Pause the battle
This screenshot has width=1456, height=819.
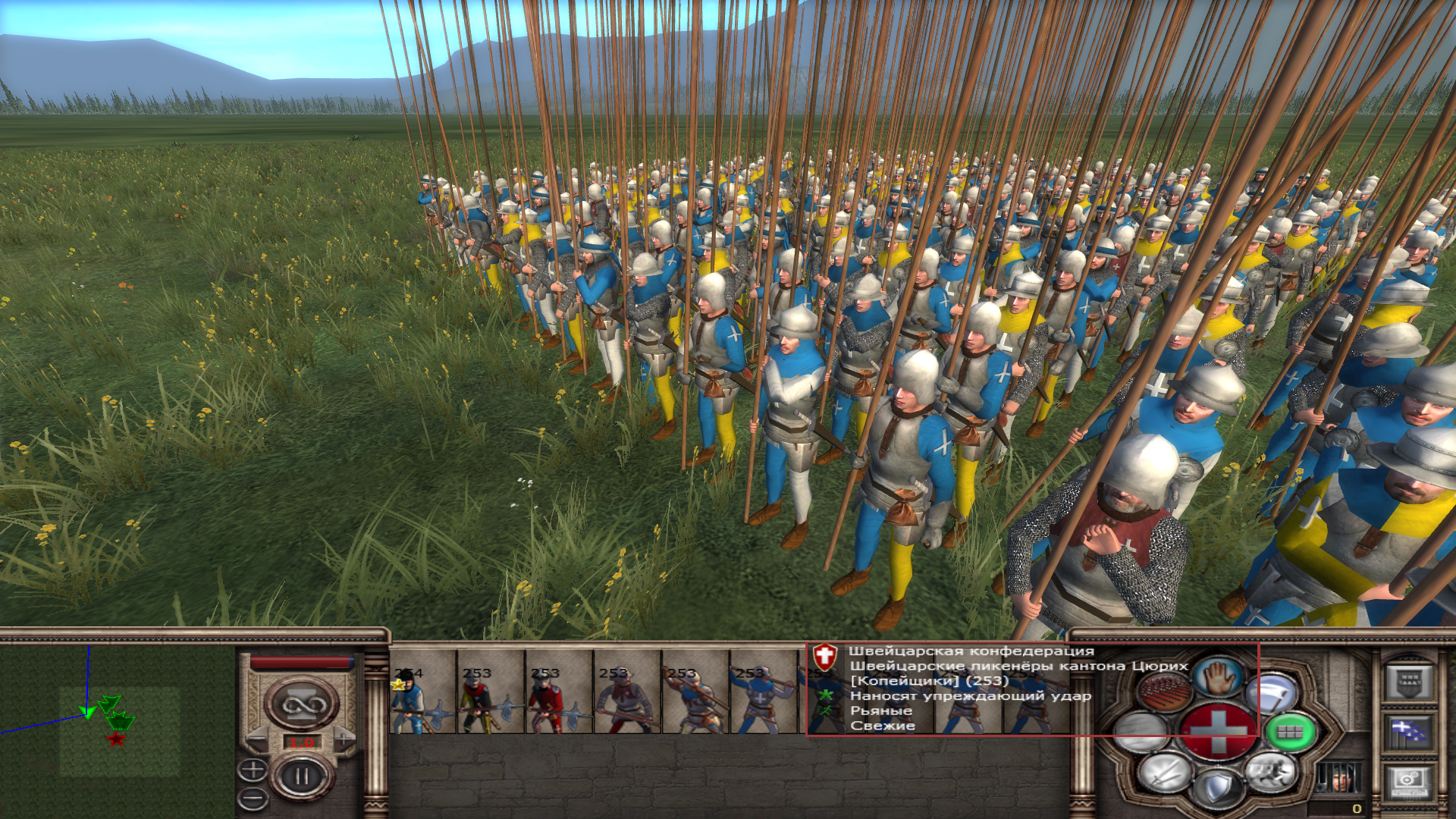(x=302, y=777)
